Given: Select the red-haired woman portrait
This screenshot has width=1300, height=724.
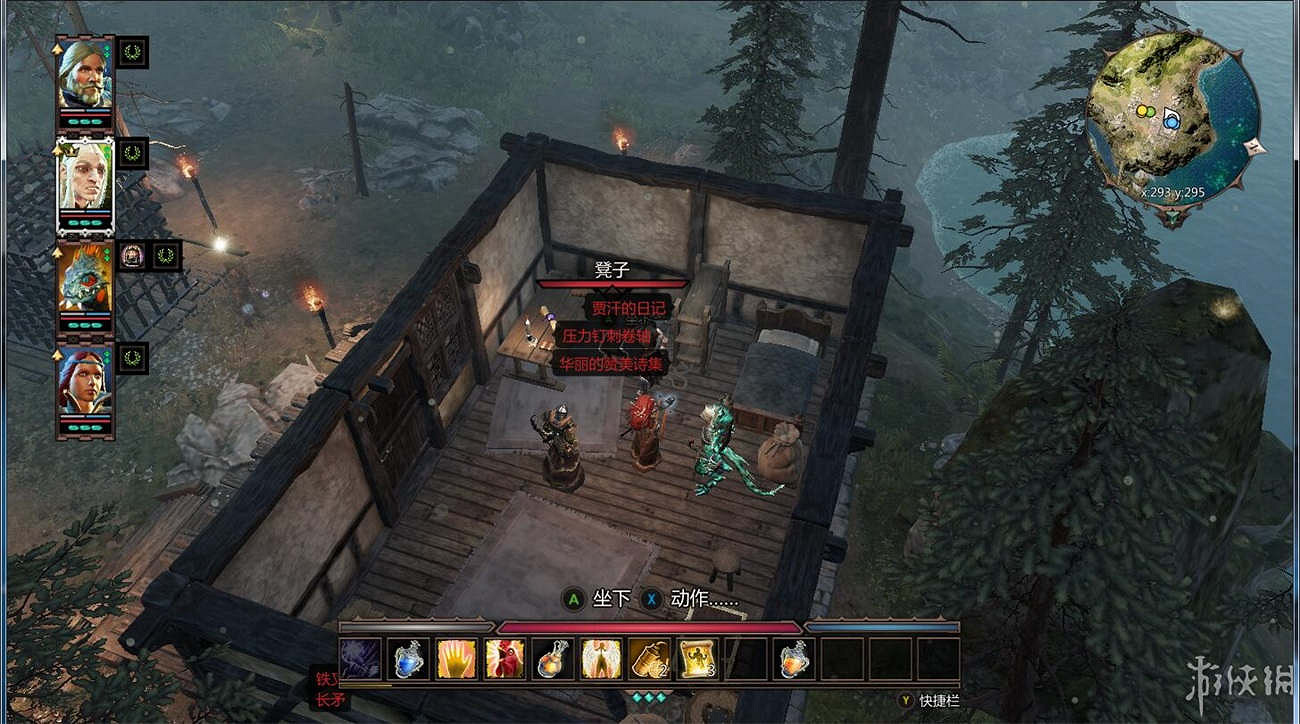Looking at the screenshot, I should (85, 381).
